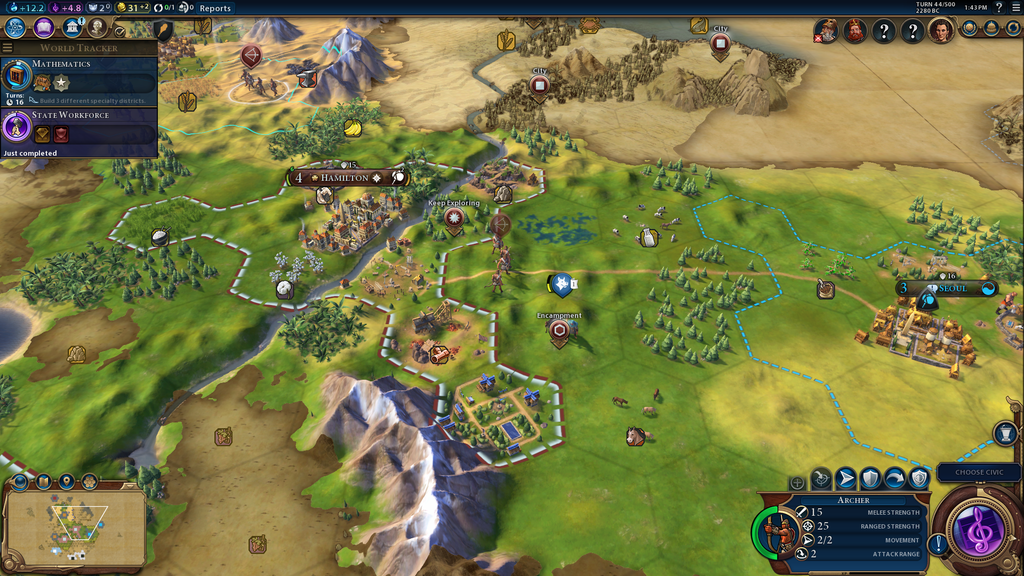Activate the archer's Move To command
The width and height of the screenshot is (1024, 576).
[x=845, y=480]
